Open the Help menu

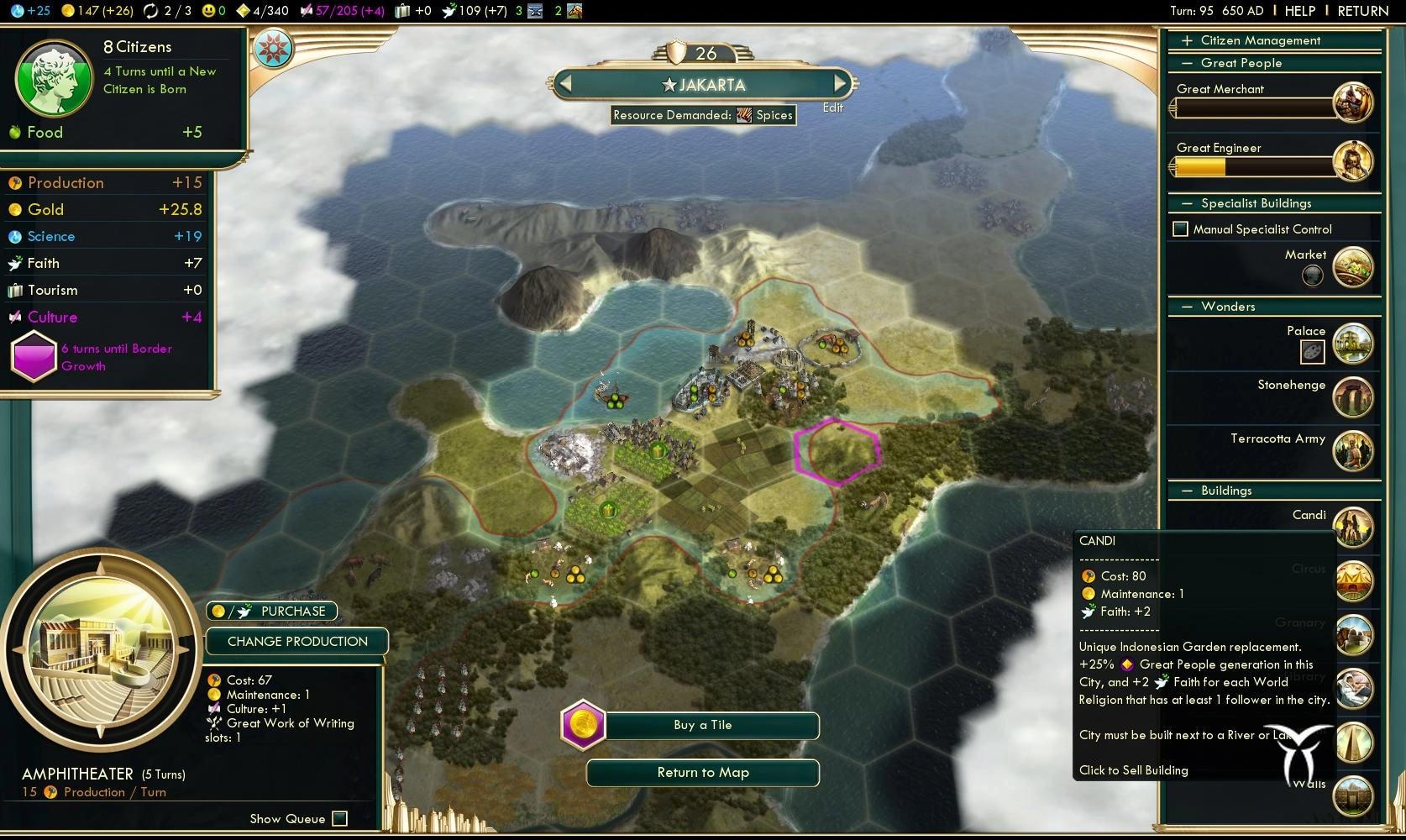pyautogui.click(x=1299, y=11)
